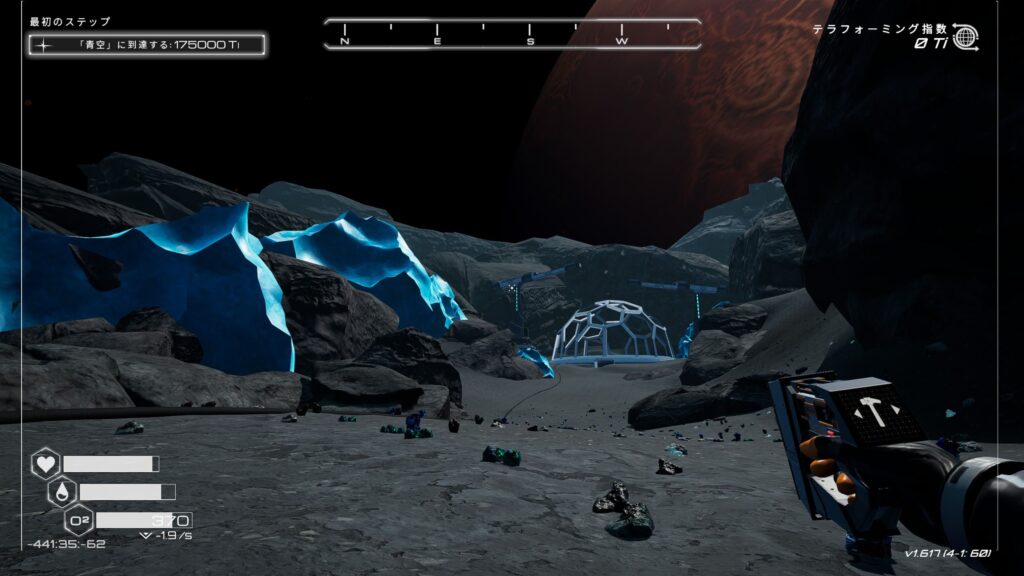Click the O2 oxygen icon

tap(79, 520)
